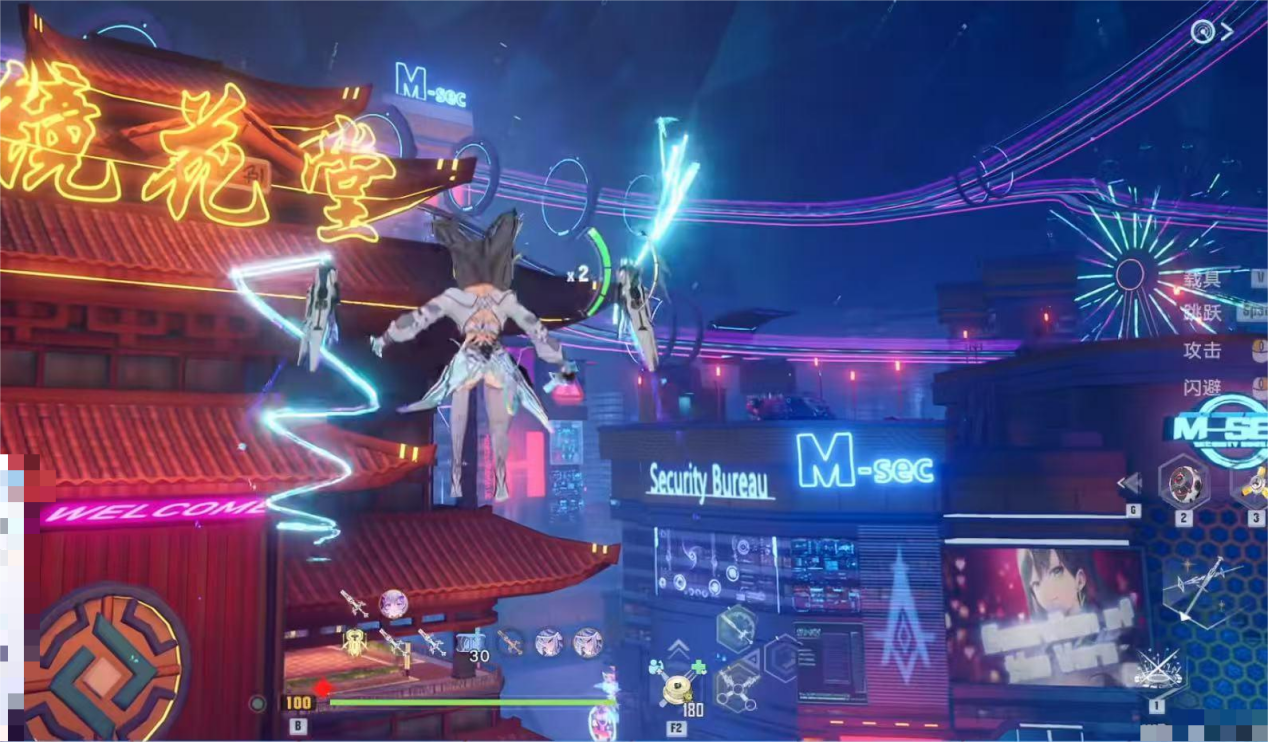The image size is (1268, 742).
Task: Select the 跳跃 jump control entry
Action: (1203, 313)
